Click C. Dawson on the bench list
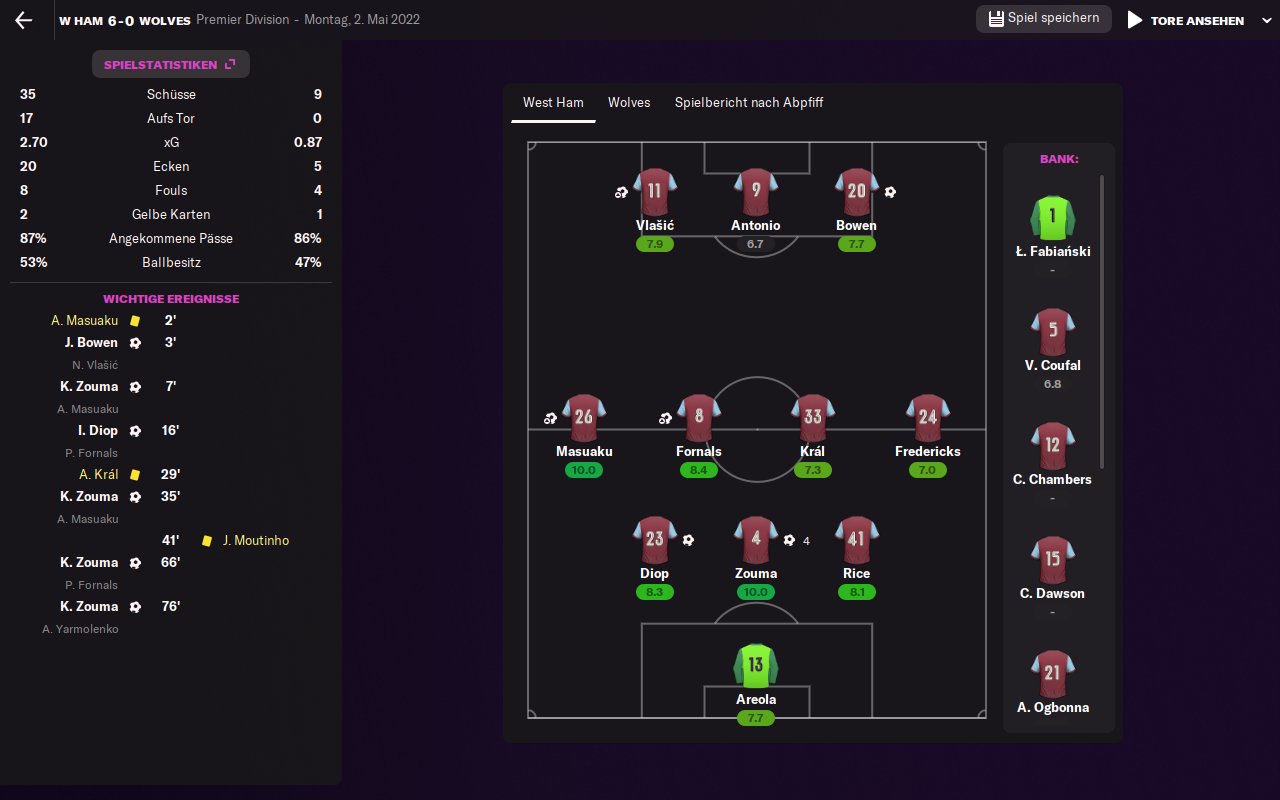Viewport: 1280px width, 800px height. pos(1052,562)
